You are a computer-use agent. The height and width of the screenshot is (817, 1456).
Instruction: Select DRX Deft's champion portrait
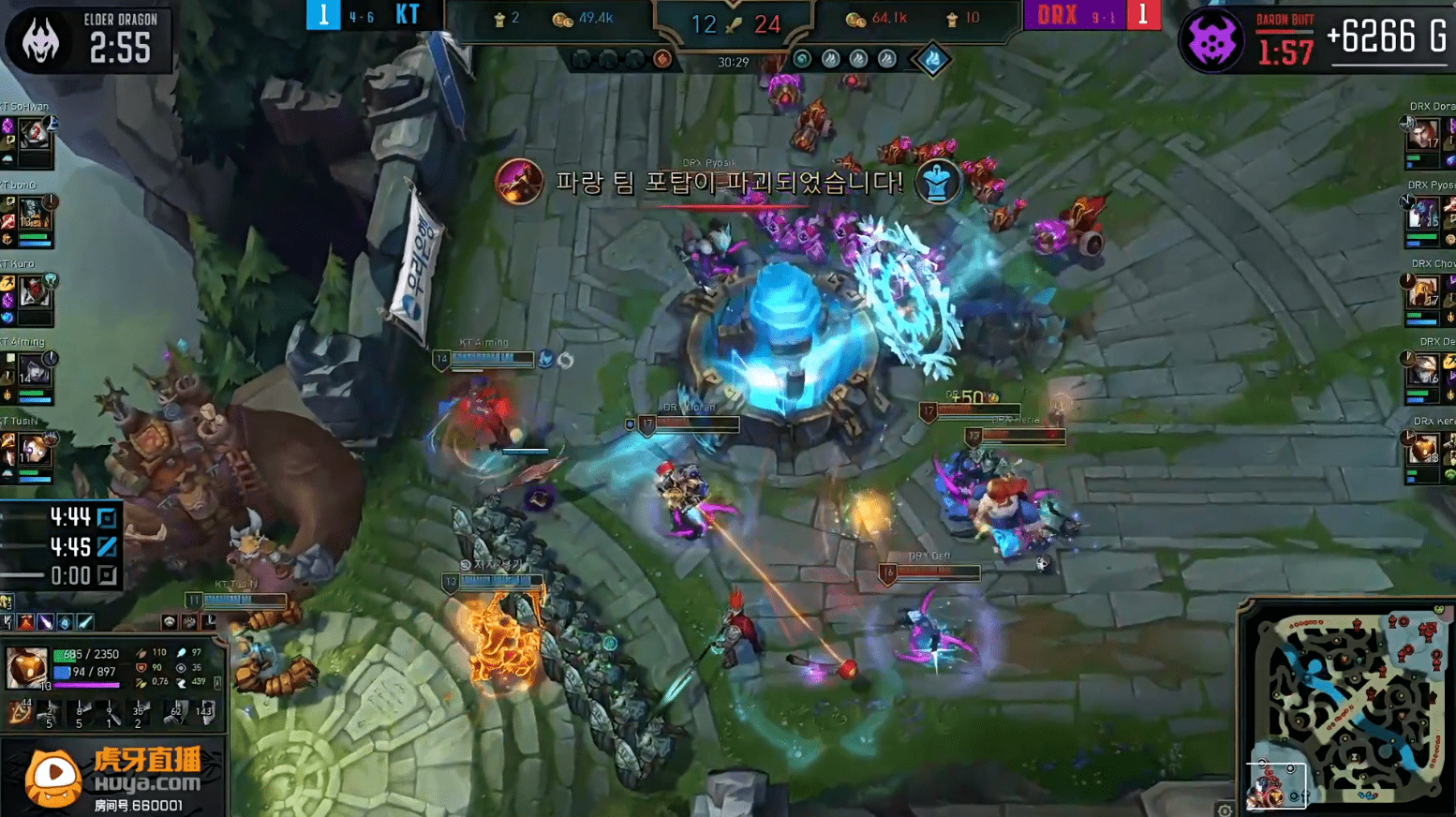1422,371
